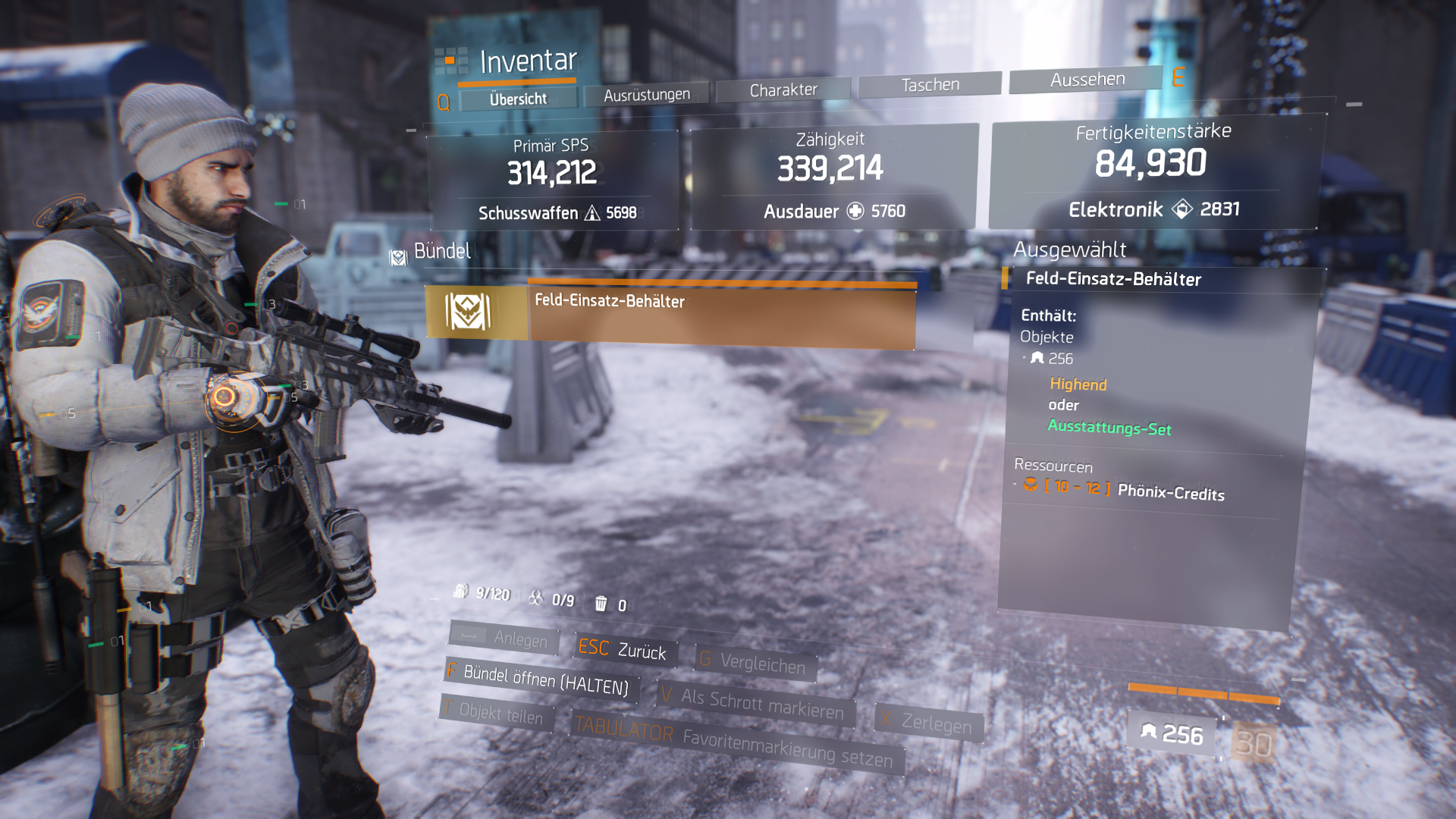Open the Primär SPS stat panel
This screenshot has height=819, width=1456.
click(552, 180)
